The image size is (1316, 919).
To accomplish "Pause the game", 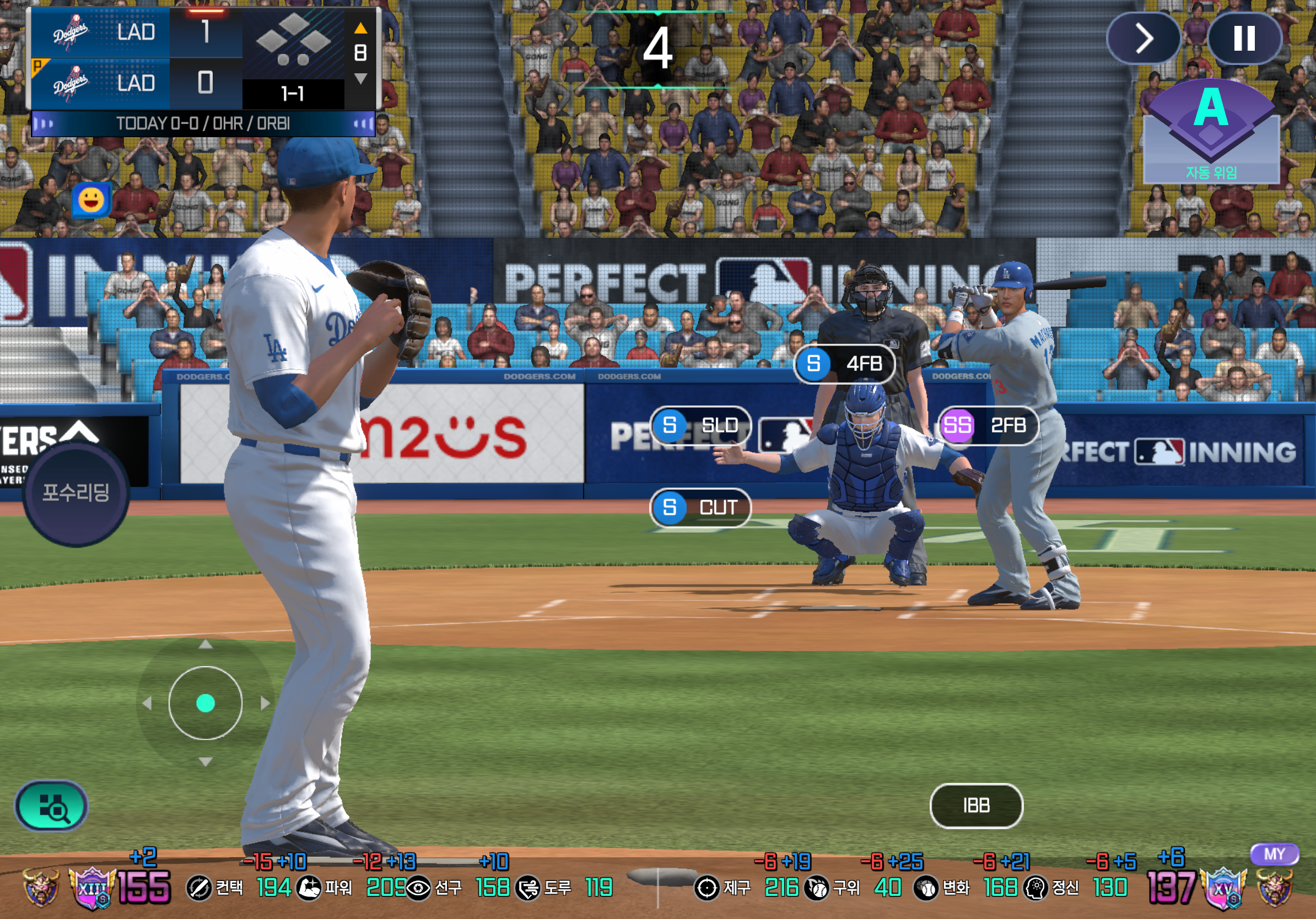I will 1244,39.
